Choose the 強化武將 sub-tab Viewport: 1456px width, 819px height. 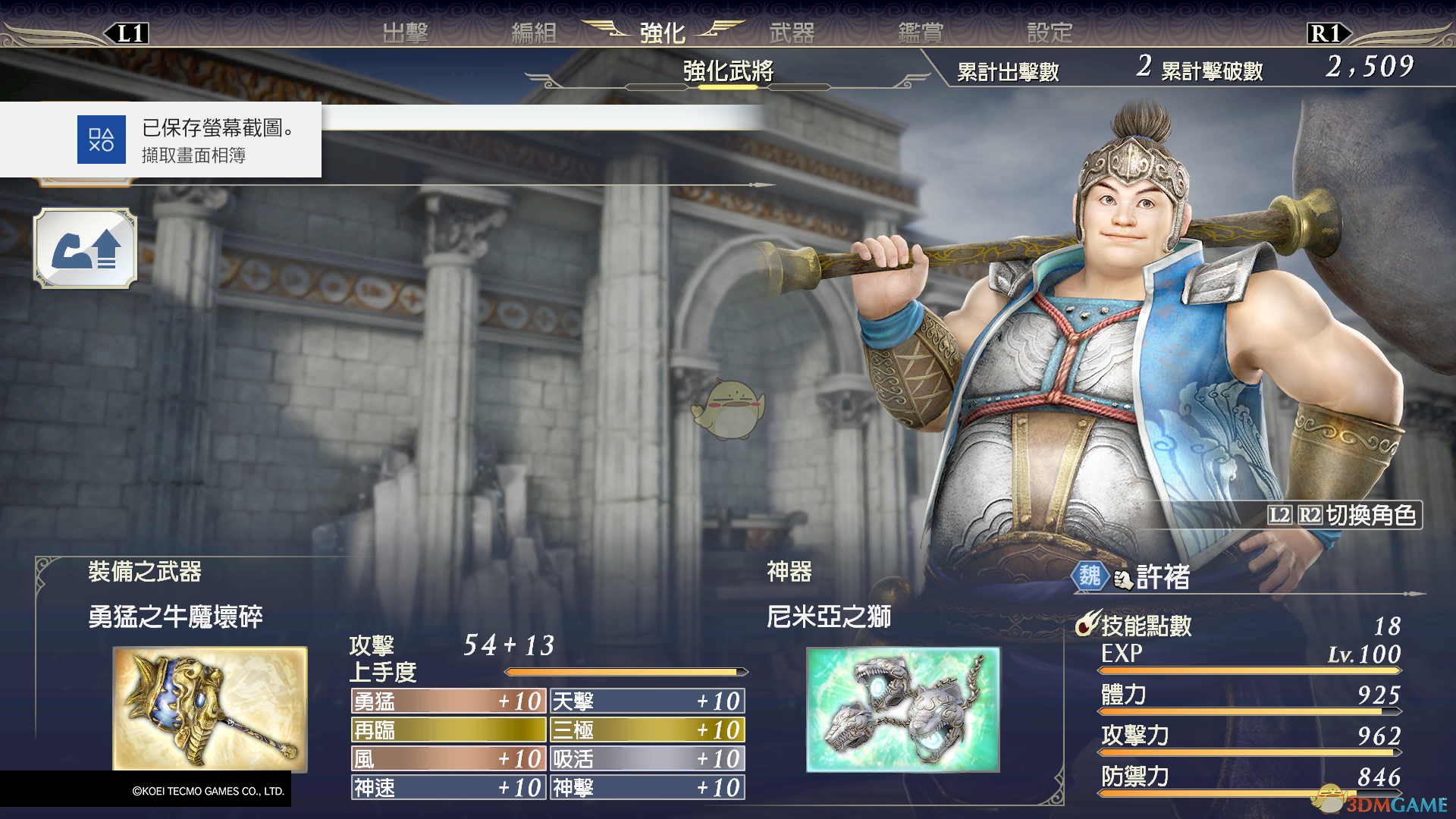[x=728, y=71]
